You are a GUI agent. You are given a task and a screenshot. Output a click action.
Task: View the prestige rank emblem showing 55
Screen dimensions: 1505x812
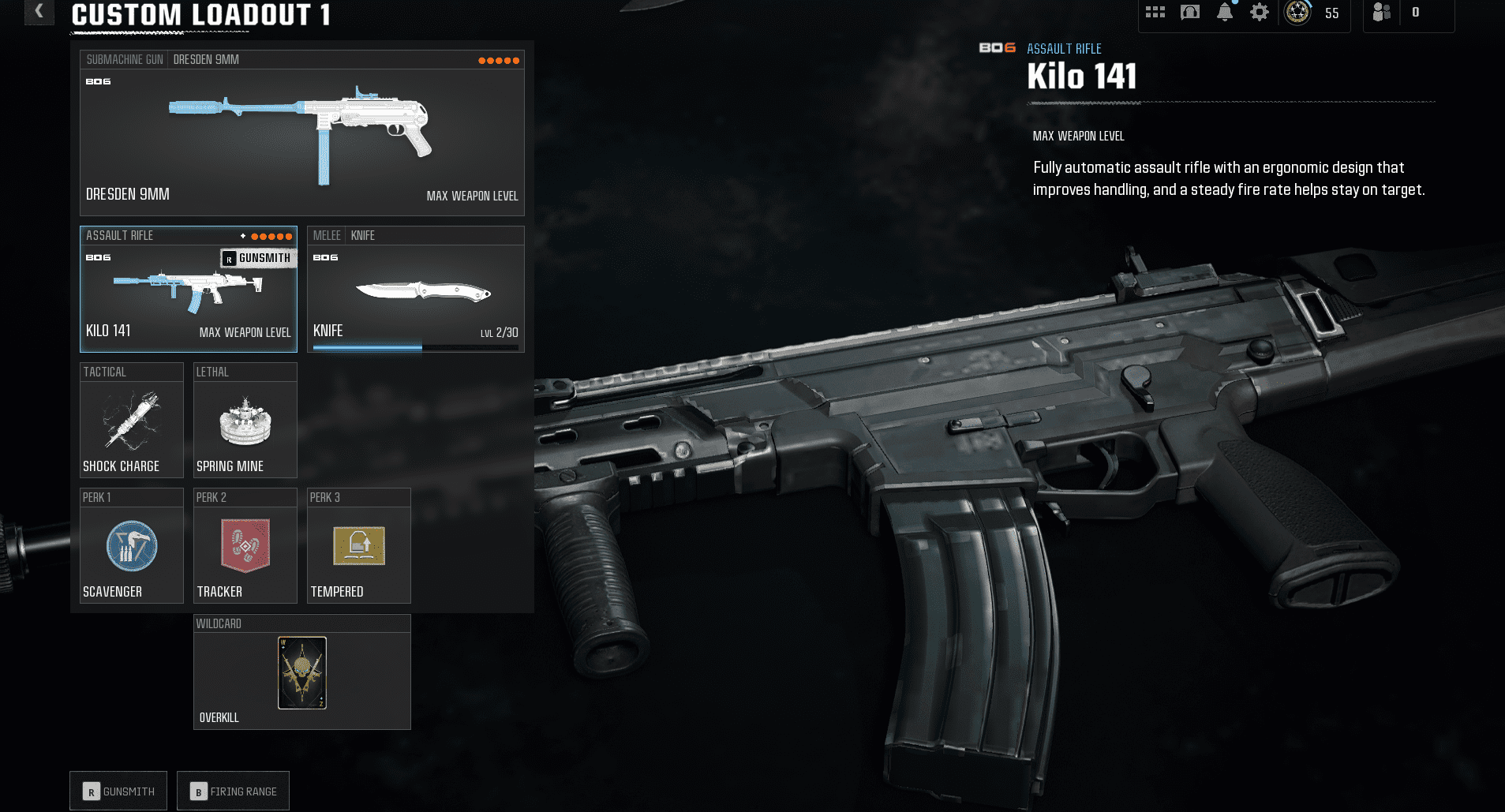(1298, 13)
